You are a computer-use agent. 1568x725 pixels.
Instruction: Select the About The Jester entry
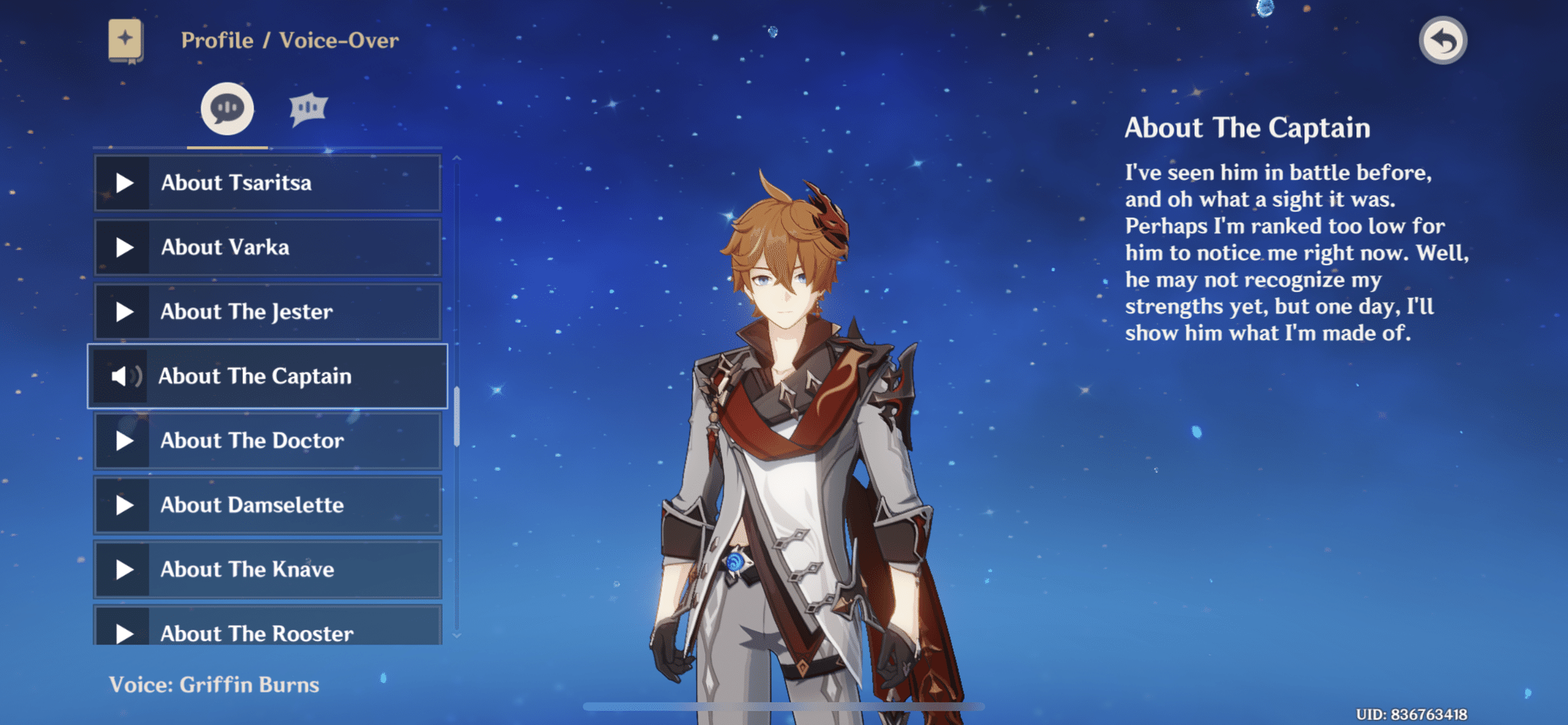(267, 312)
